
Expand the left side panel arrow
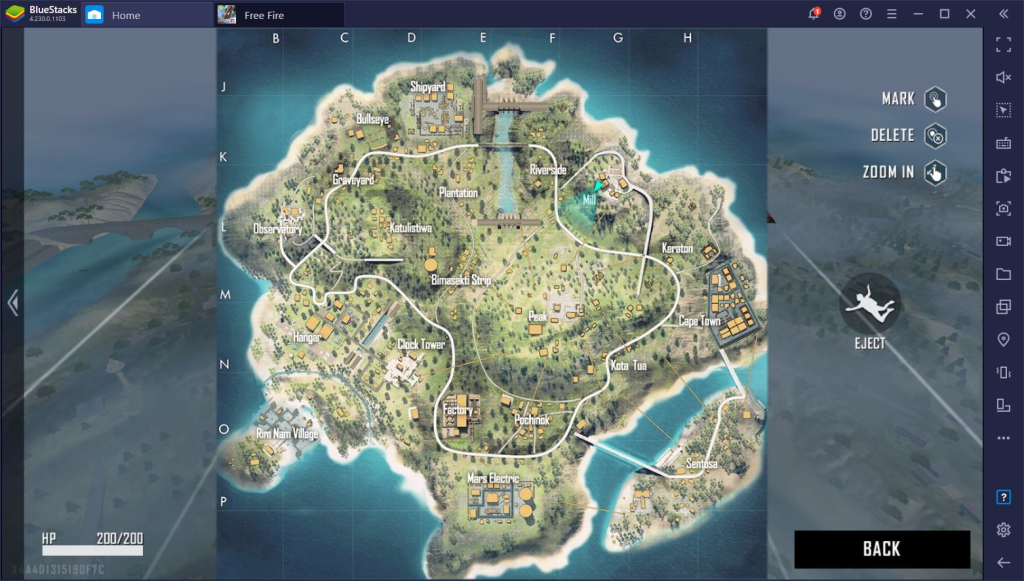(12, 303)
